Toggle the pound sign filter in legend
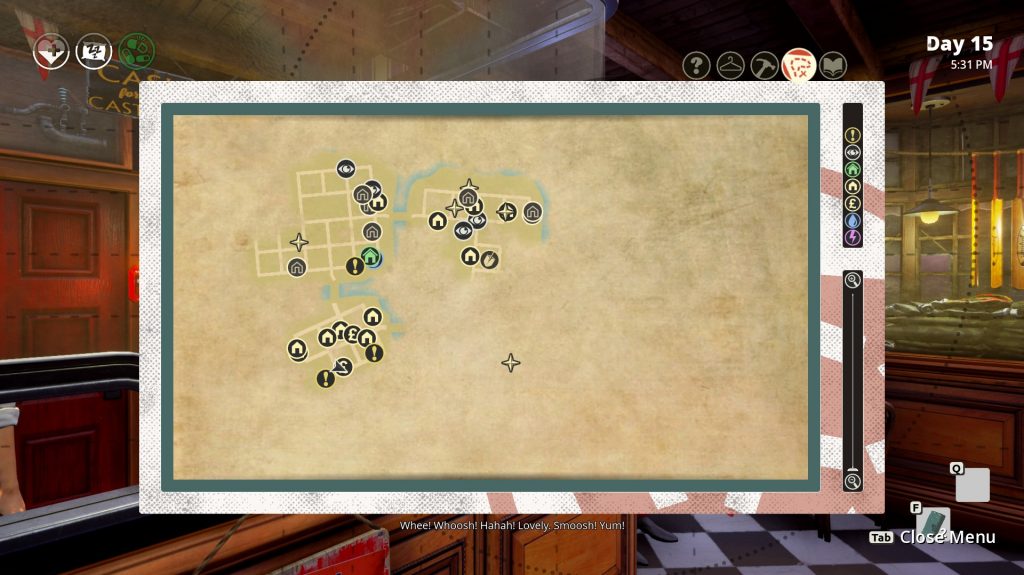The width and height of the screenshot is (1024, 575). pos(852,203)
